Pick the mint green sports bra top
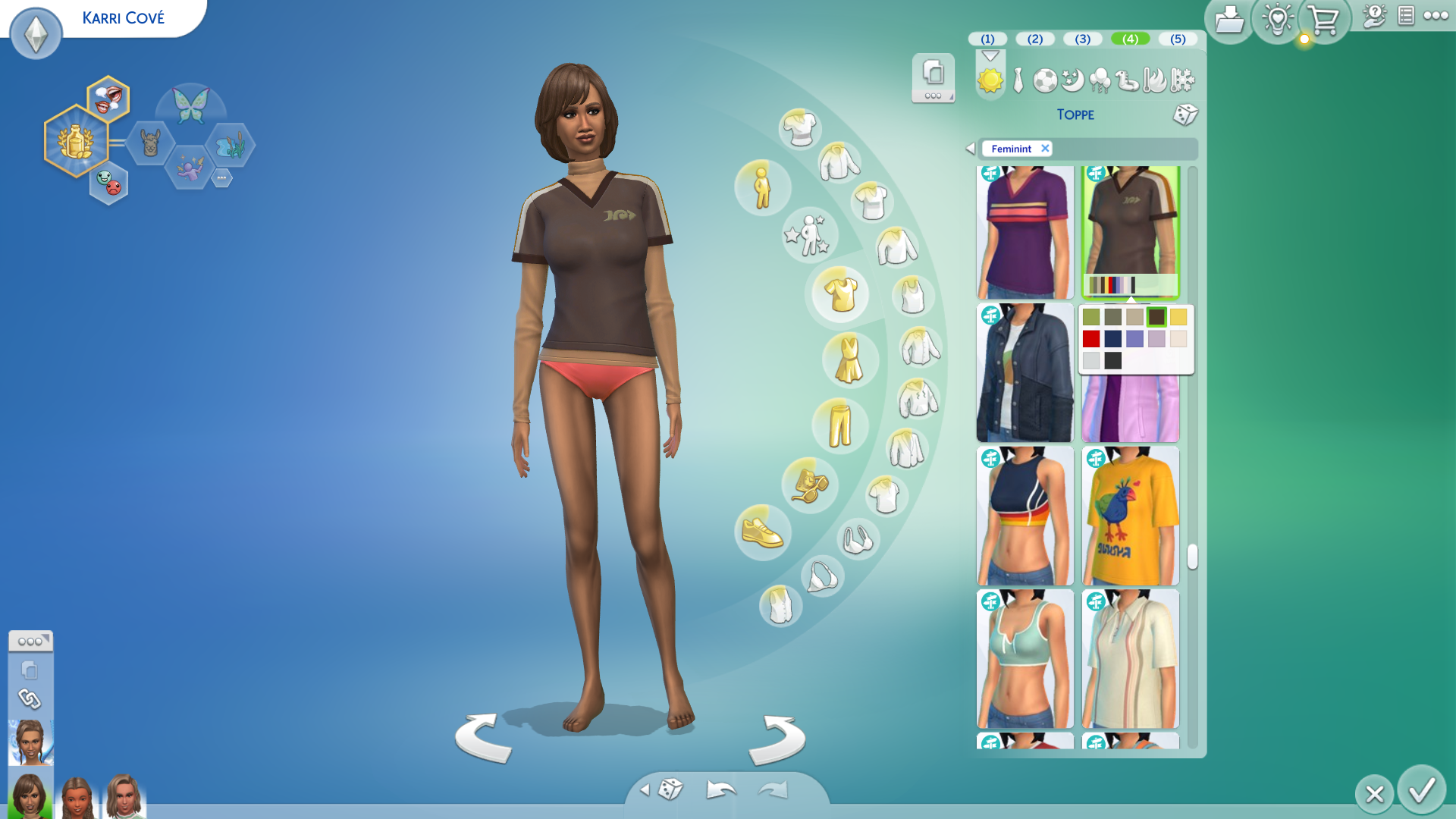 coord(1025,658)
